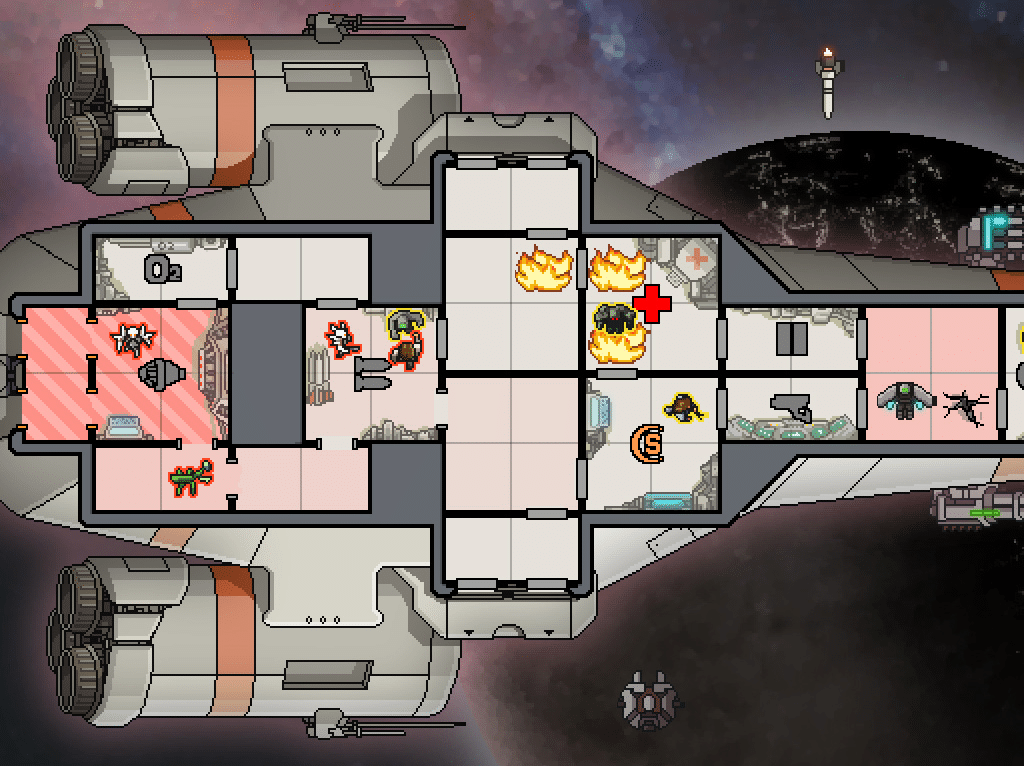Select the dark Rock crewman in the burning medbay
Viewport: 1024px width, 766px height.
point(614,319)
